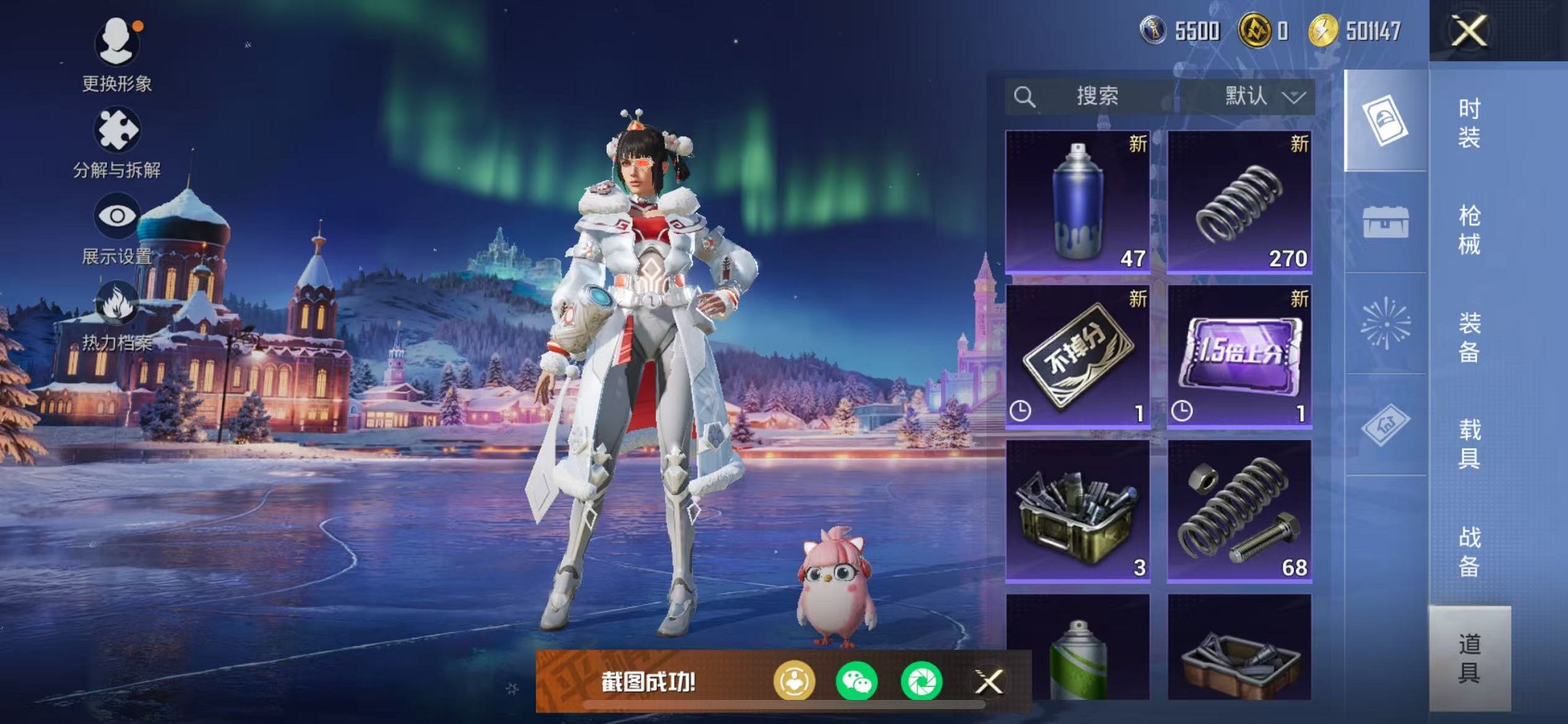Switch to the 装备 equipment tab
The height and width of the screenshot is (724, 1568).
[x=1469, y=337]
